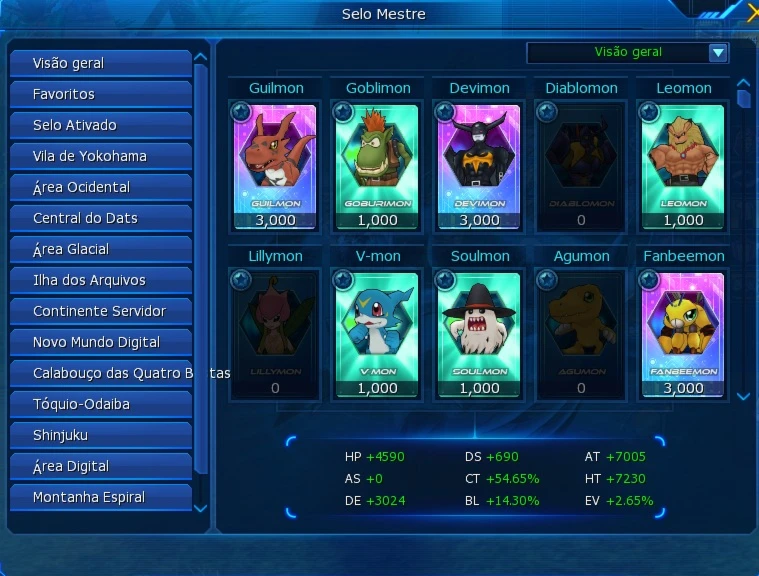Select Continente Servidor
The image size is (759, 576).
coord(100,311)
